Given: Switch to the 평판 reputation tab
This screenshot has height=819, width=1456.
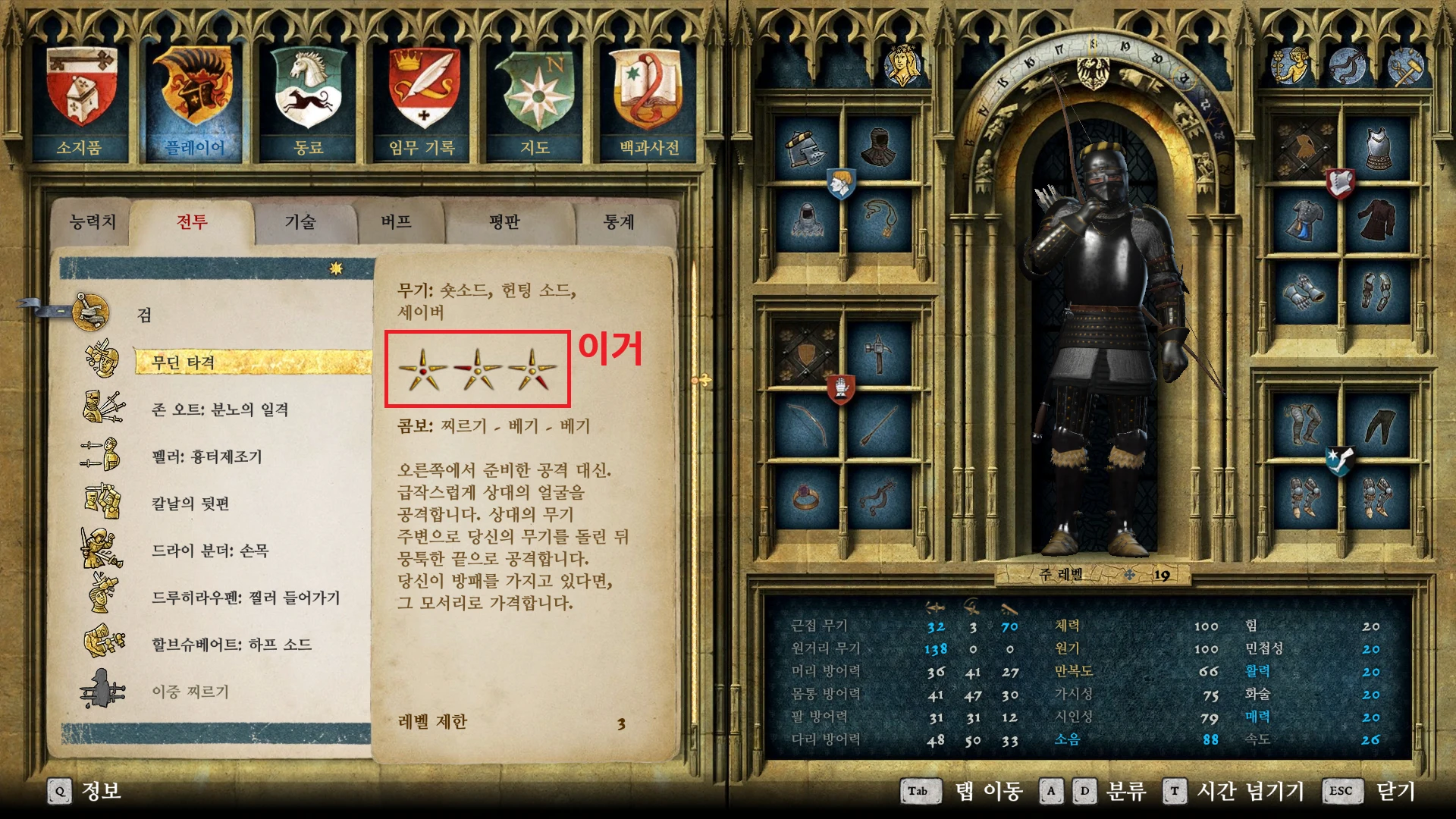Looking at the screenshot, I should coord(504,221).
